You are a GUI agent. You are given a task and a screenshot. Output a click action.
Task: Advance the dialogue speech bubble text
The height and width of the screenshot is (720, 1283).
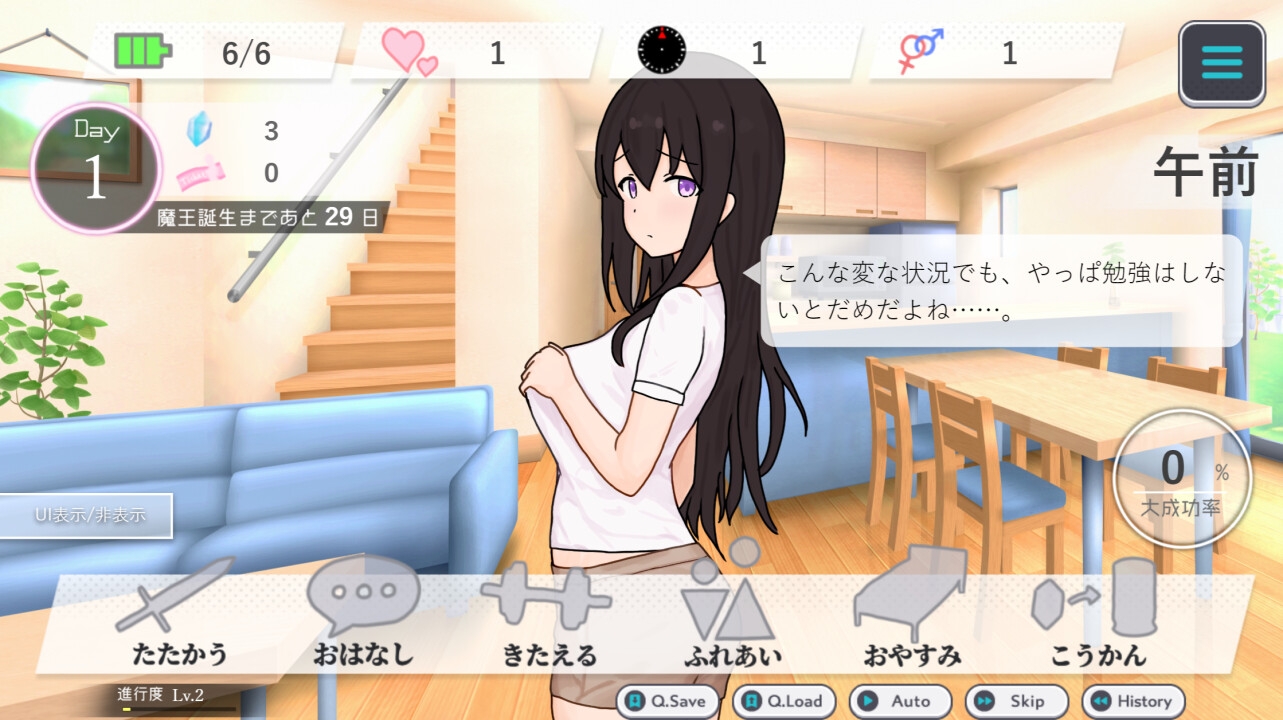(1000, 291)
